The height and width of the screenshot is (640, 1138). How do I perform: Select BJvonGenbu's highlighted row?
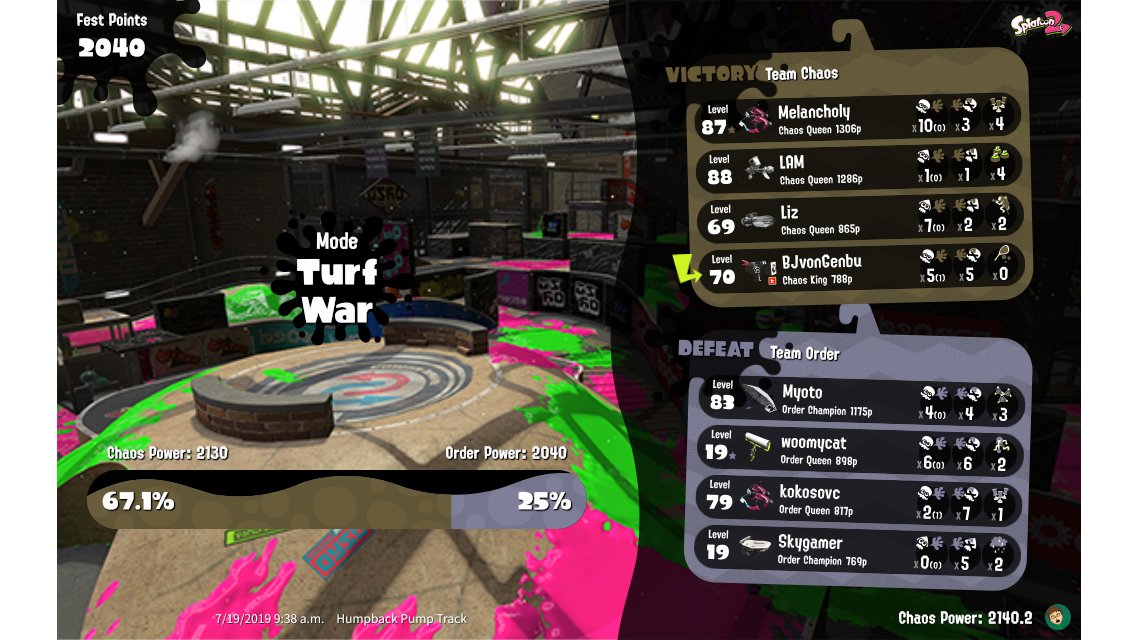tap(858, 268)
